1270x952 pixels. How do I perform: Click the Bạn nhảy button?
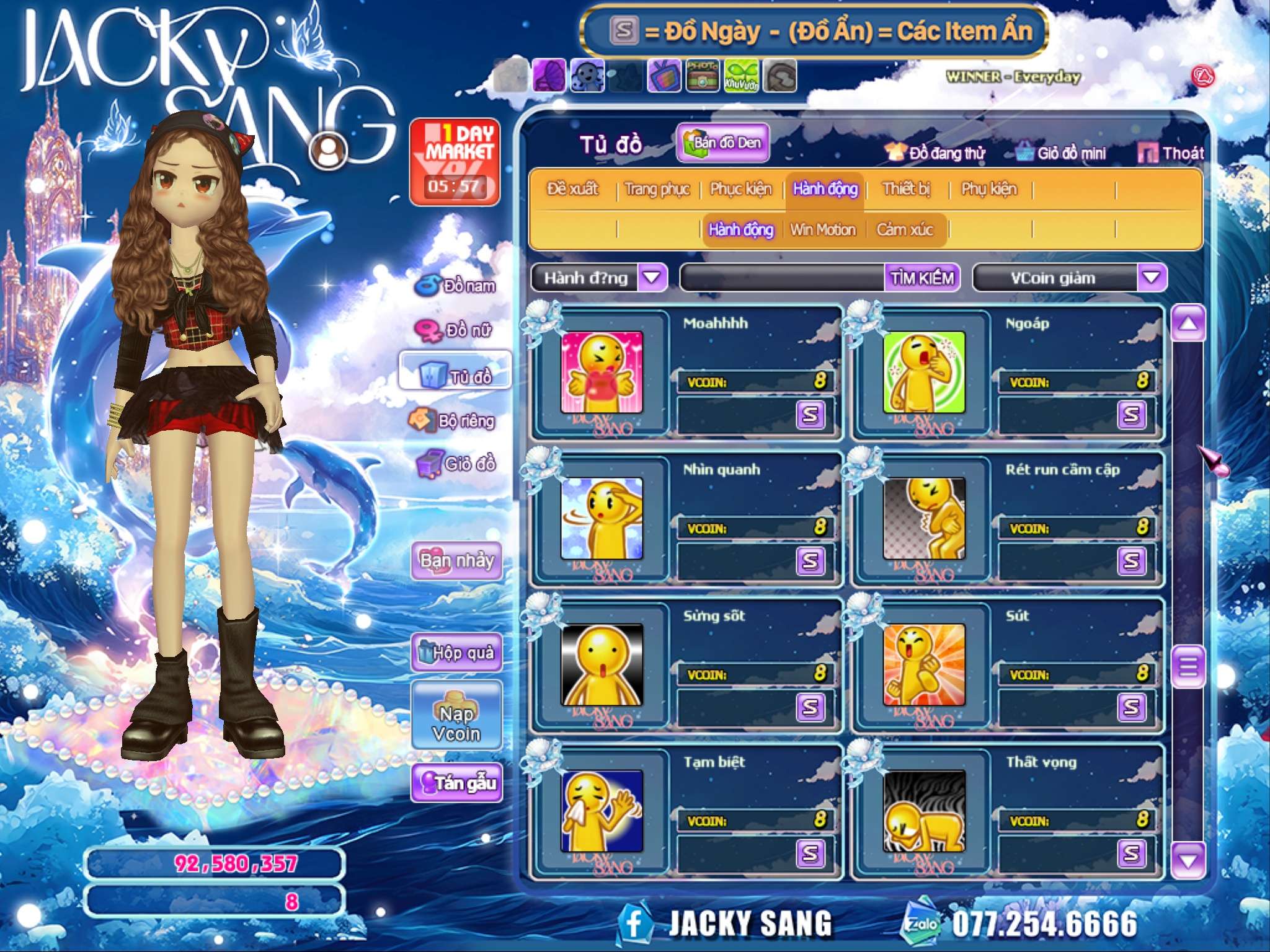(x=457, y=561)
